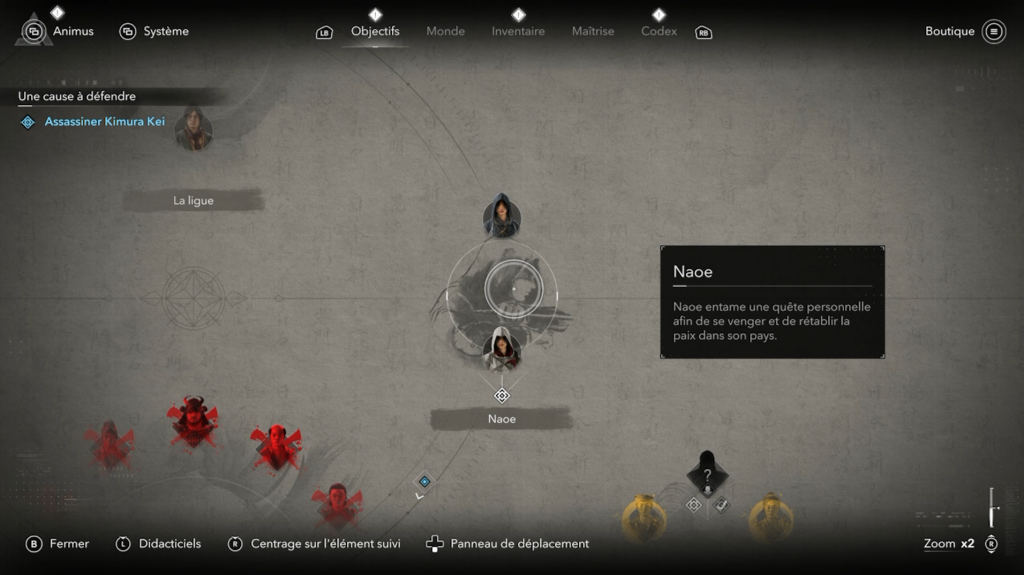Select Naoe's white-hooded portrait
This screenshot has width=1024, height=575.
coord(502,350)
